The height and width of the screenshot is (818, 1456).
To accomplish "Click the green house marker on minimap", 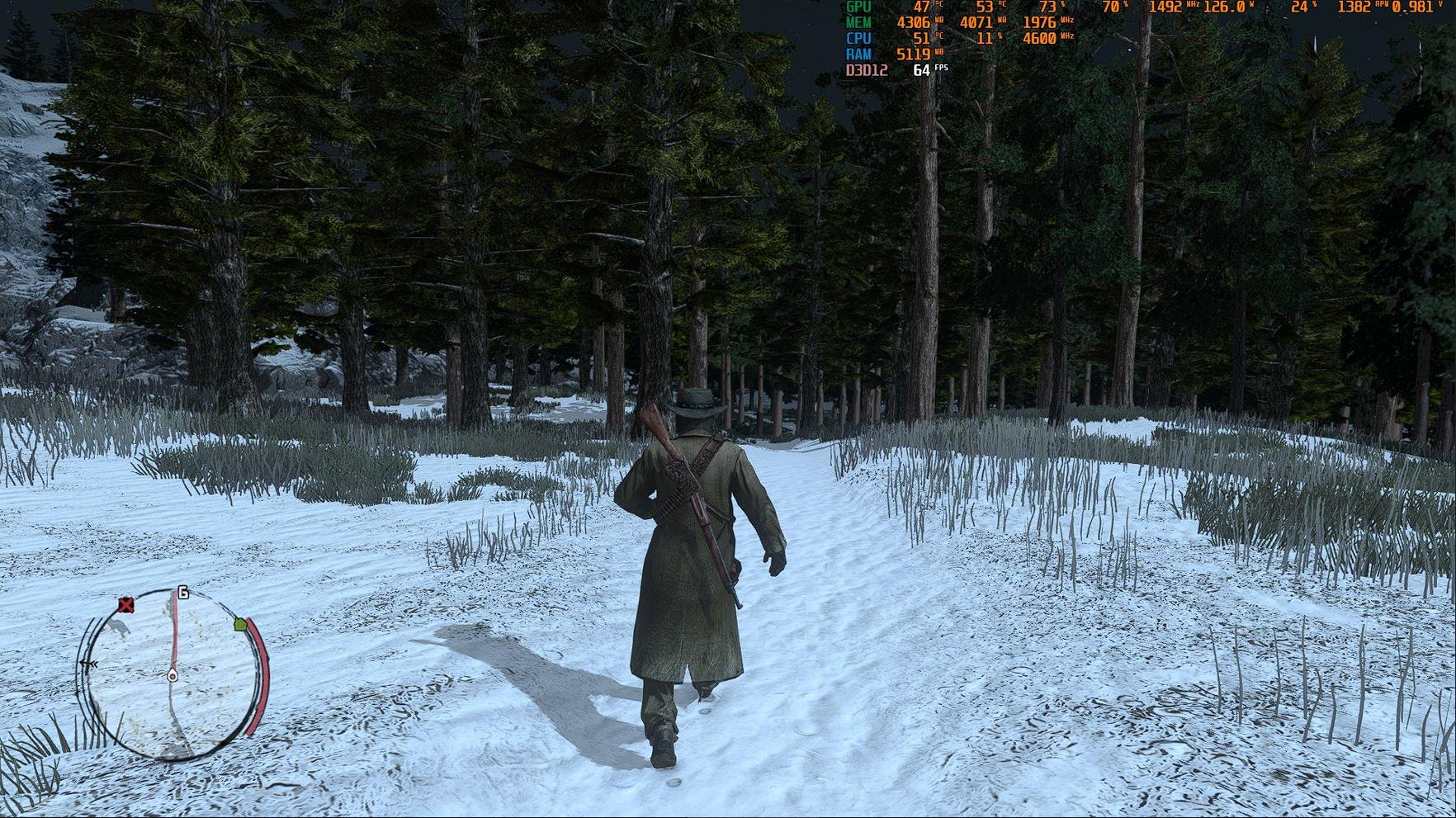I will 240,624.
